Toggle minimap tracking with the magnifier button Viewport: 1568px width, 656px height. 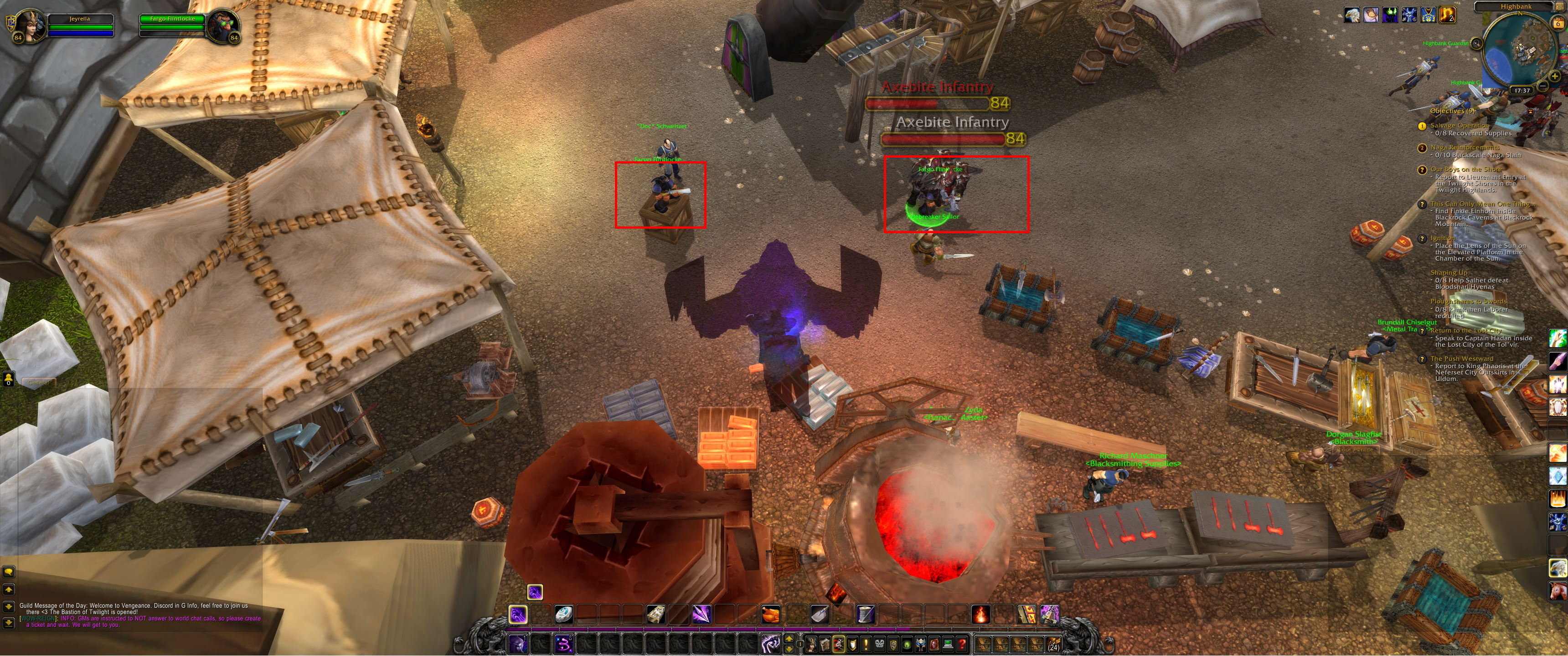coord(1477,43)
